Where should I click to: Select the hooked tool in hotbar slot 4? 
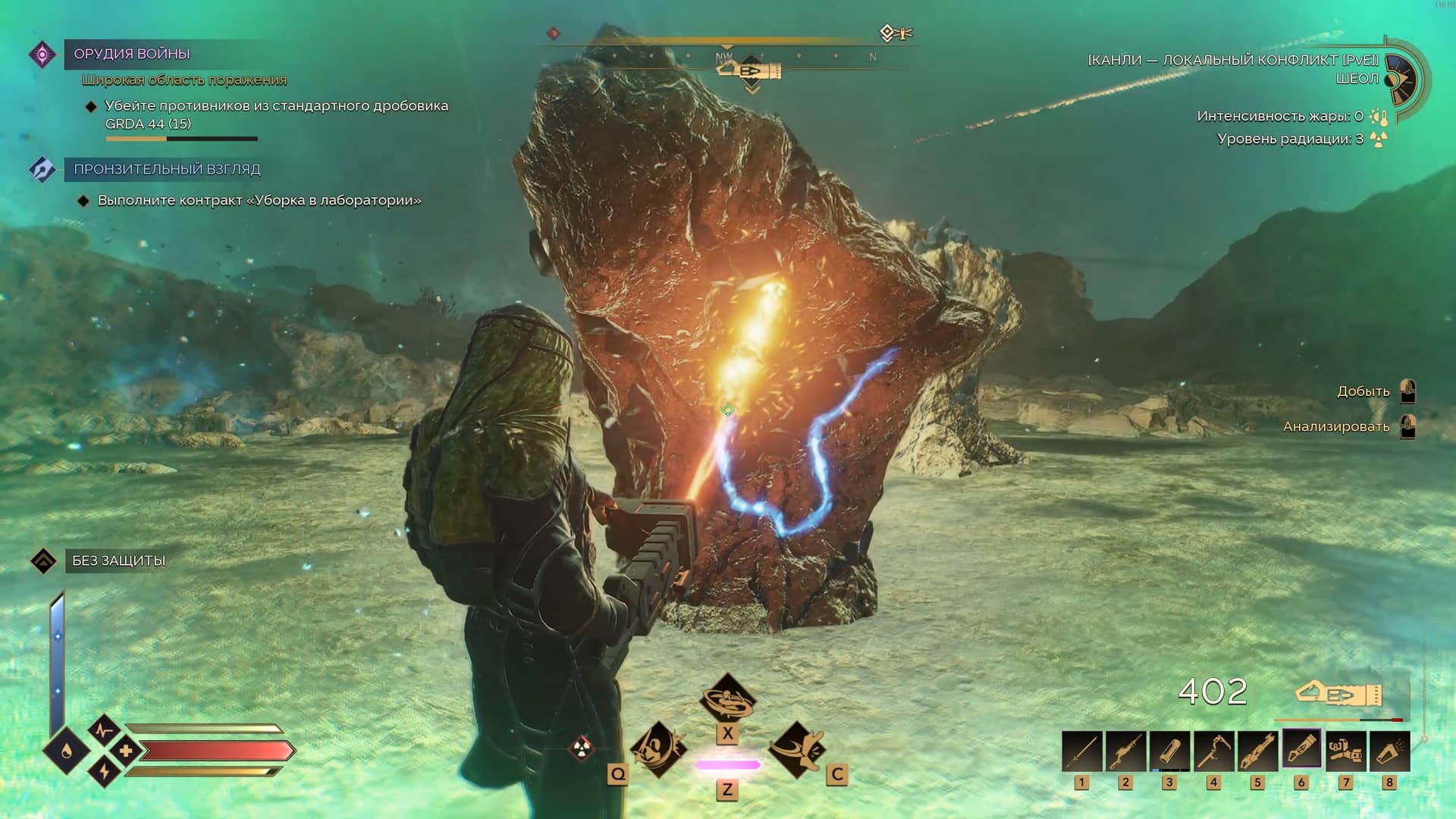click(x=1213, y=751)
